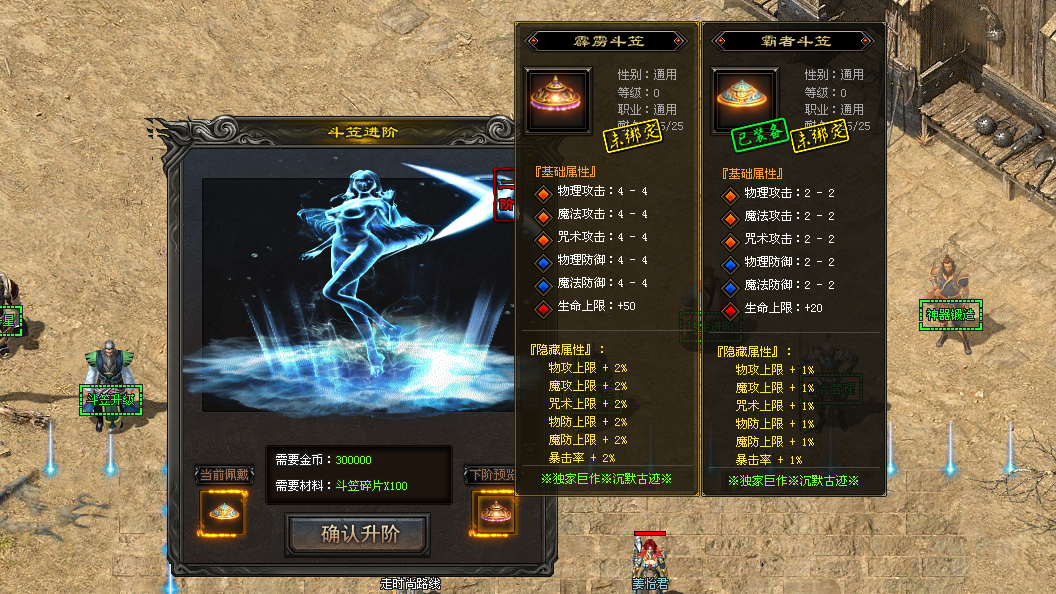Click the next-tier preview hat slot
The image size is (1056, 594).
(x=495, y=513)
